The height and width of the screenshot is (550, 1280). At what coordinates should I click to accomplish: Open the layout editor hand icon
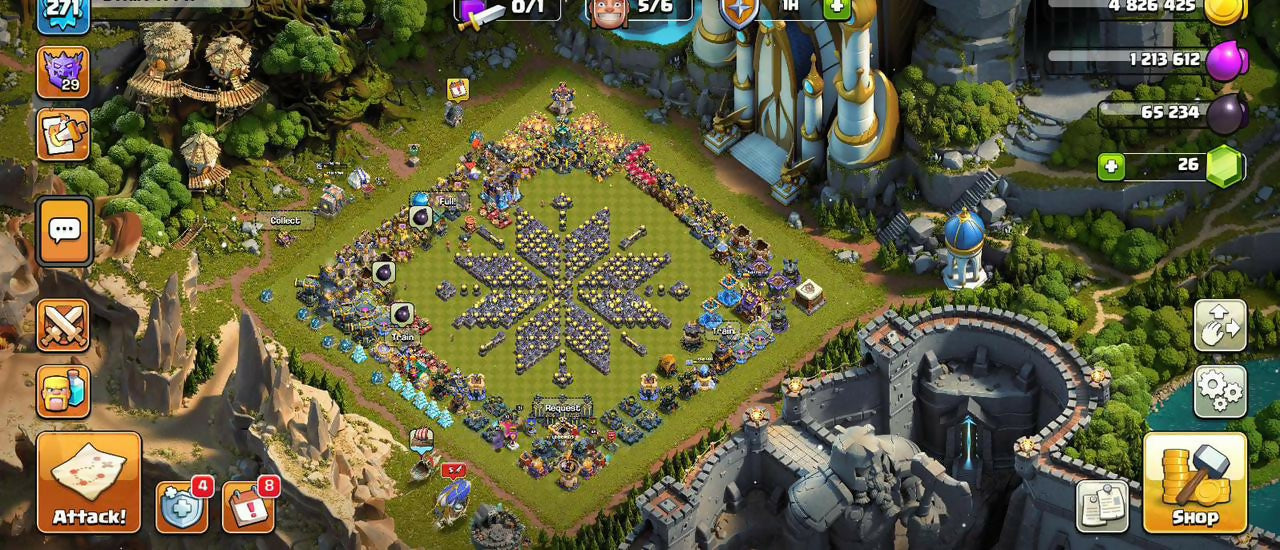1220,326
